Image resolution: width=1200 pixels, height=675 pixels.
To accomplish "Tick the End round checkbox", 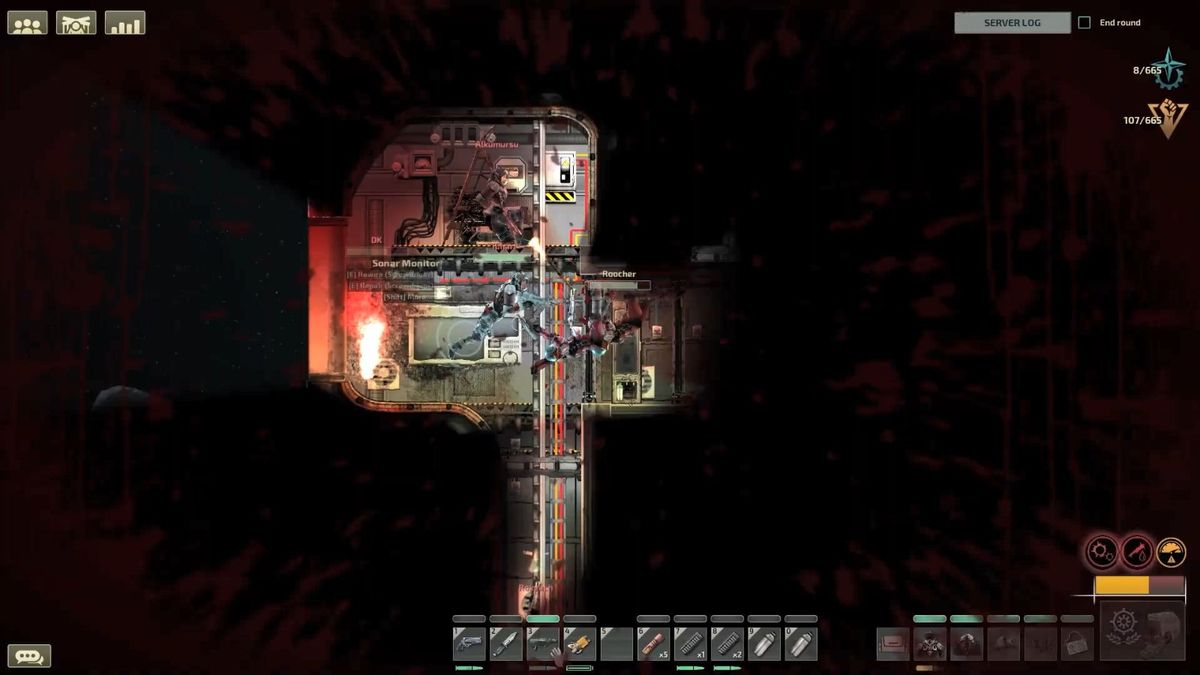I will (1084, 23).
